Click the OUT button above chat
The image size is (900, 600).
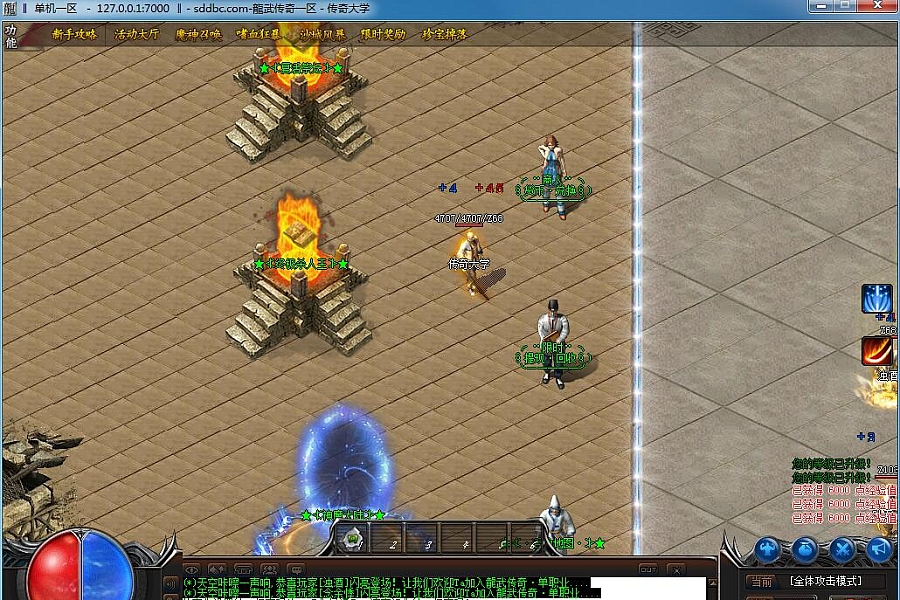pyautogui.click(x=648, y=569)
